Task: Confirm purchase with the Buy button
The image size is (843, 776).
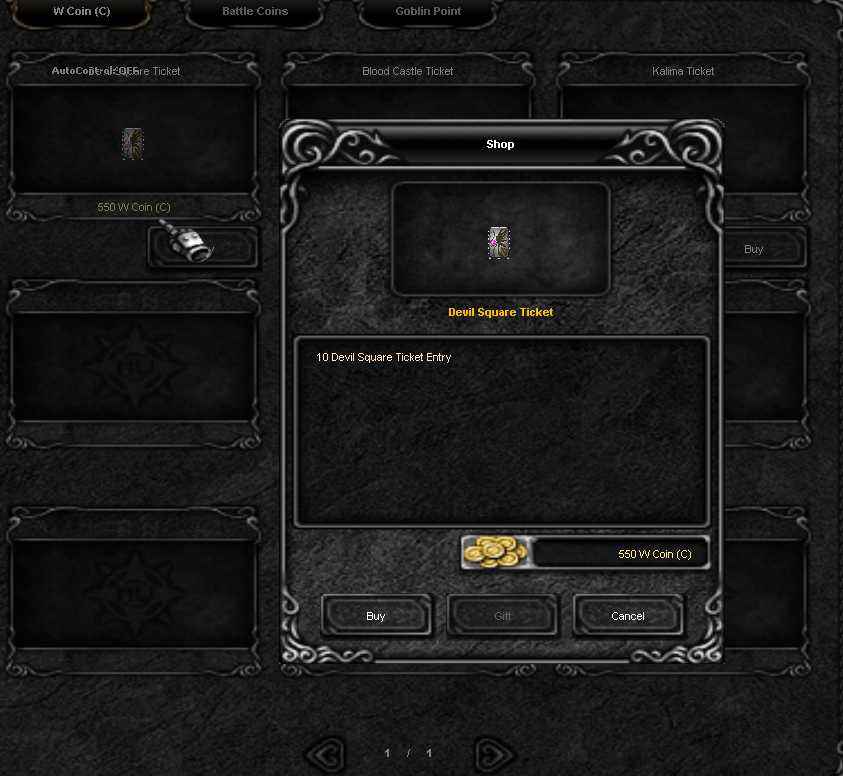Action: coord(376,616)
